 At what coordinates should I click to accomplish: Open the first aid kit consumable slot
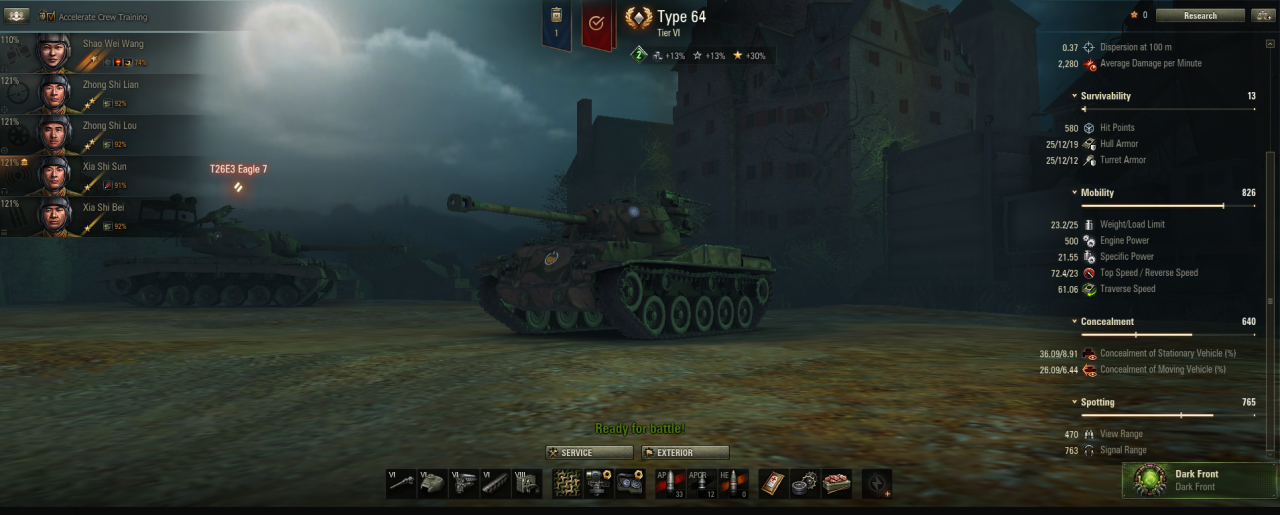[774, 483]
